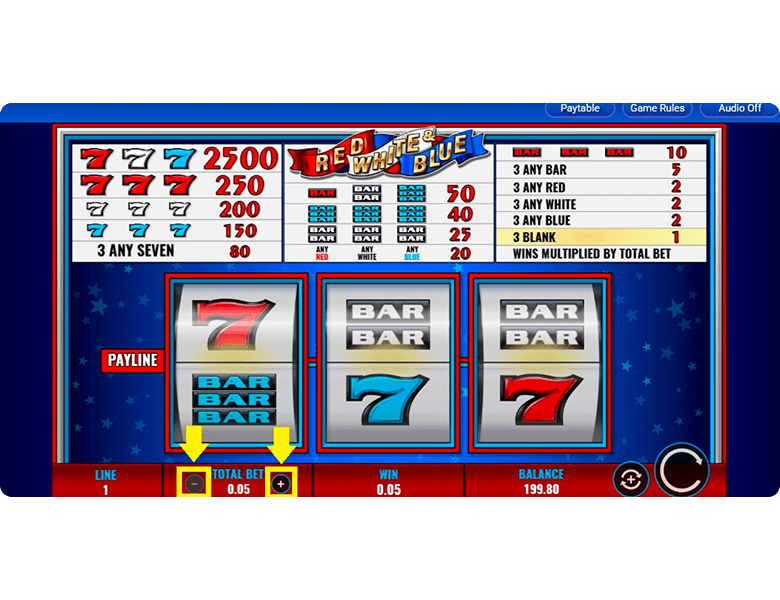Screen dimensions: 780x600
Task: Decrease total bet with minus button
Action: pos(194,484)
